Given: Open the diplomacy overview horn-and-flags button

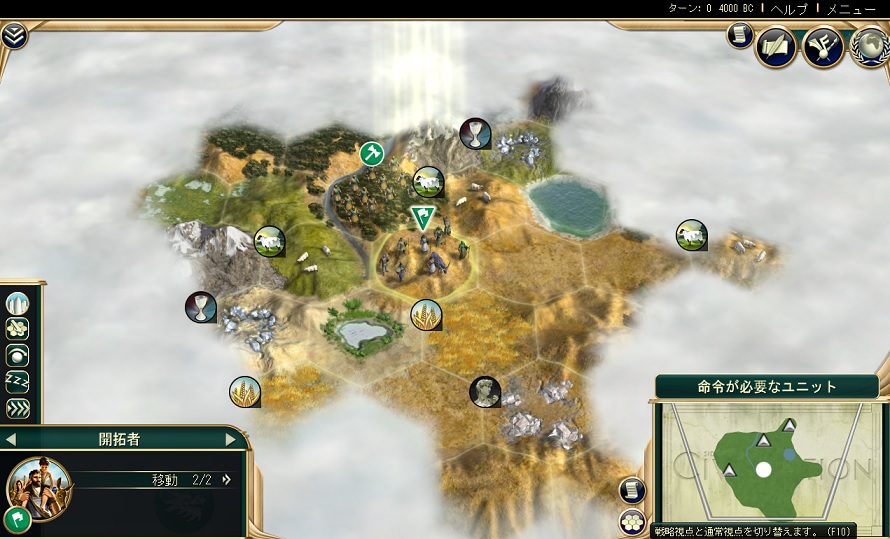Looking at the screenshot, I should [824, 46].
